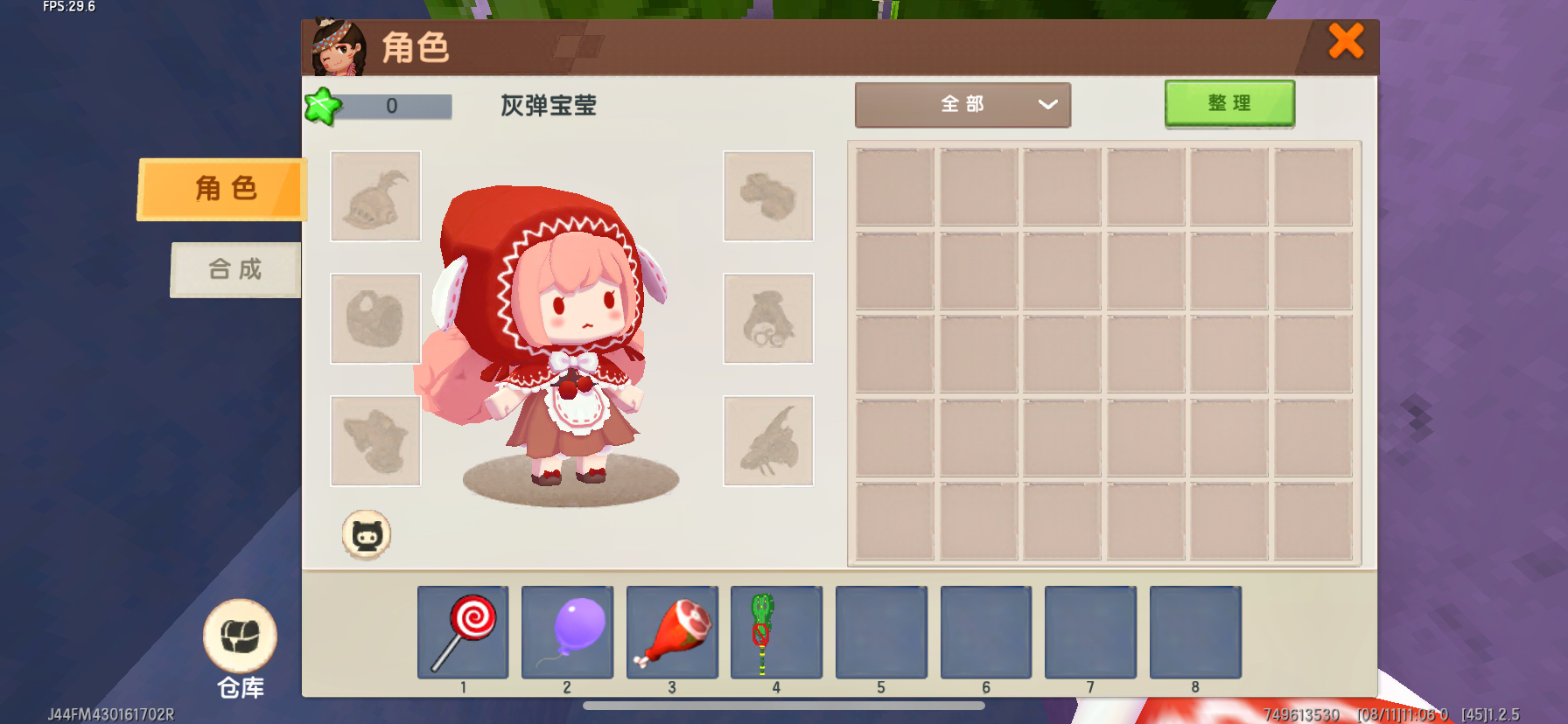The height and width of the screenshot is (724, 1568).
Task: Click the player avatar portrait
Action: [339, 48]
